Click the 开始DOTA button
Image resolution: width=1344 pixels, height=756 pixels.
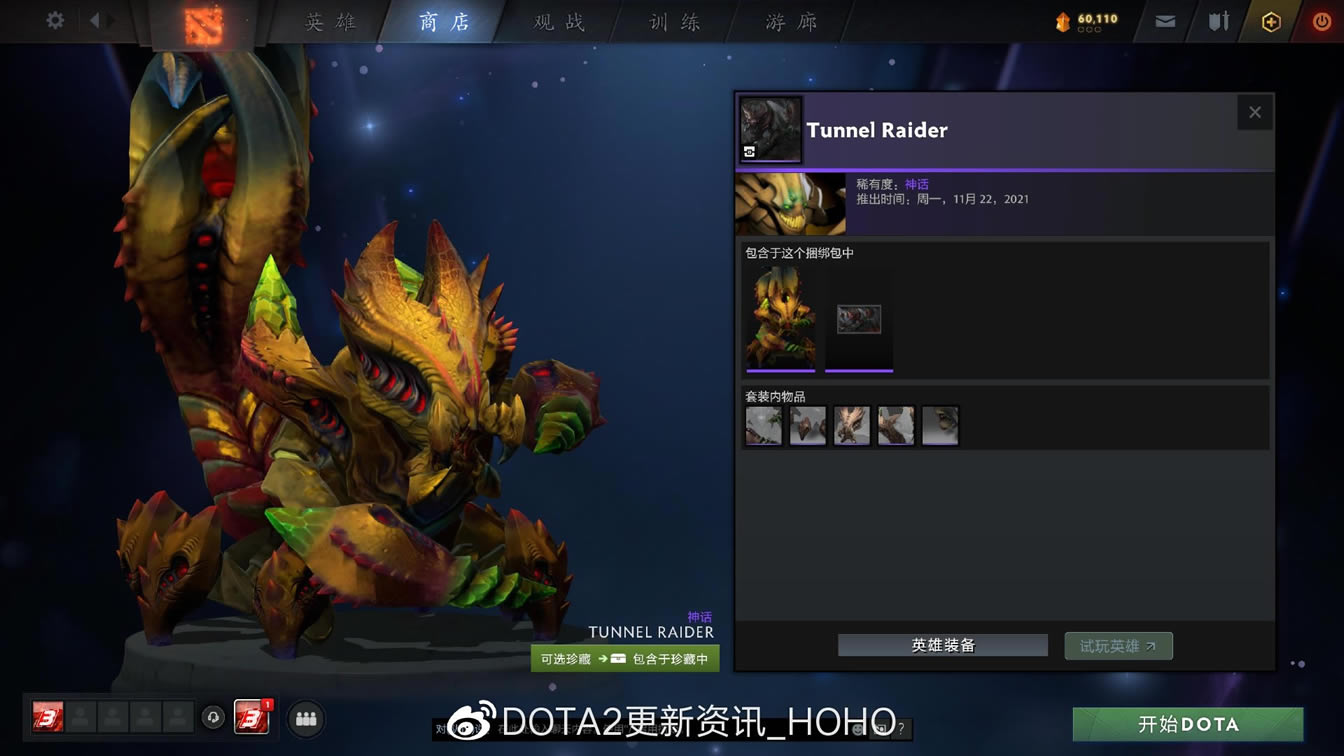[x=1190, y=724]
